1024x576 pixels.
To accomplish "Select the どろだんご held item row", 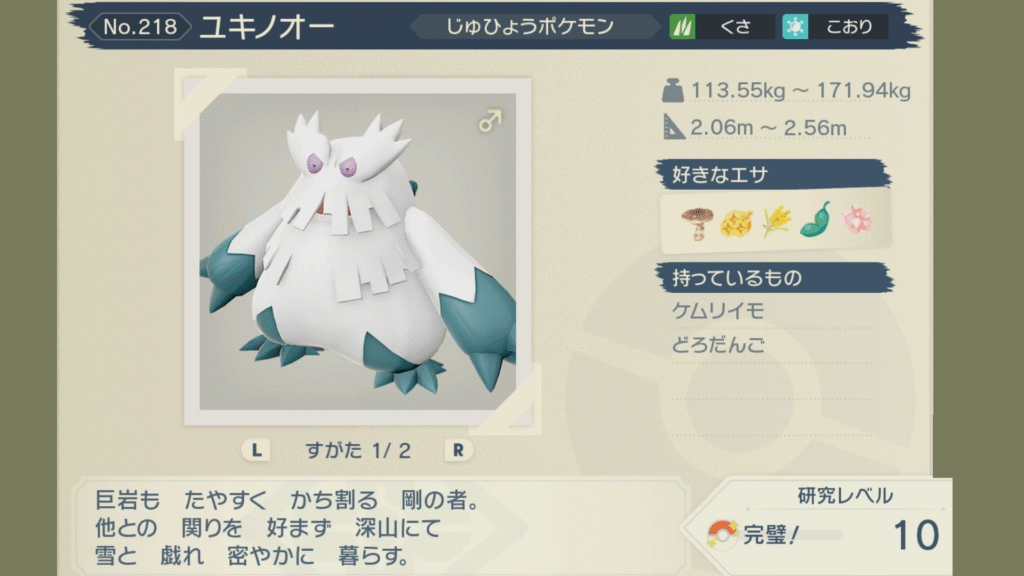I will click(719, 346).
